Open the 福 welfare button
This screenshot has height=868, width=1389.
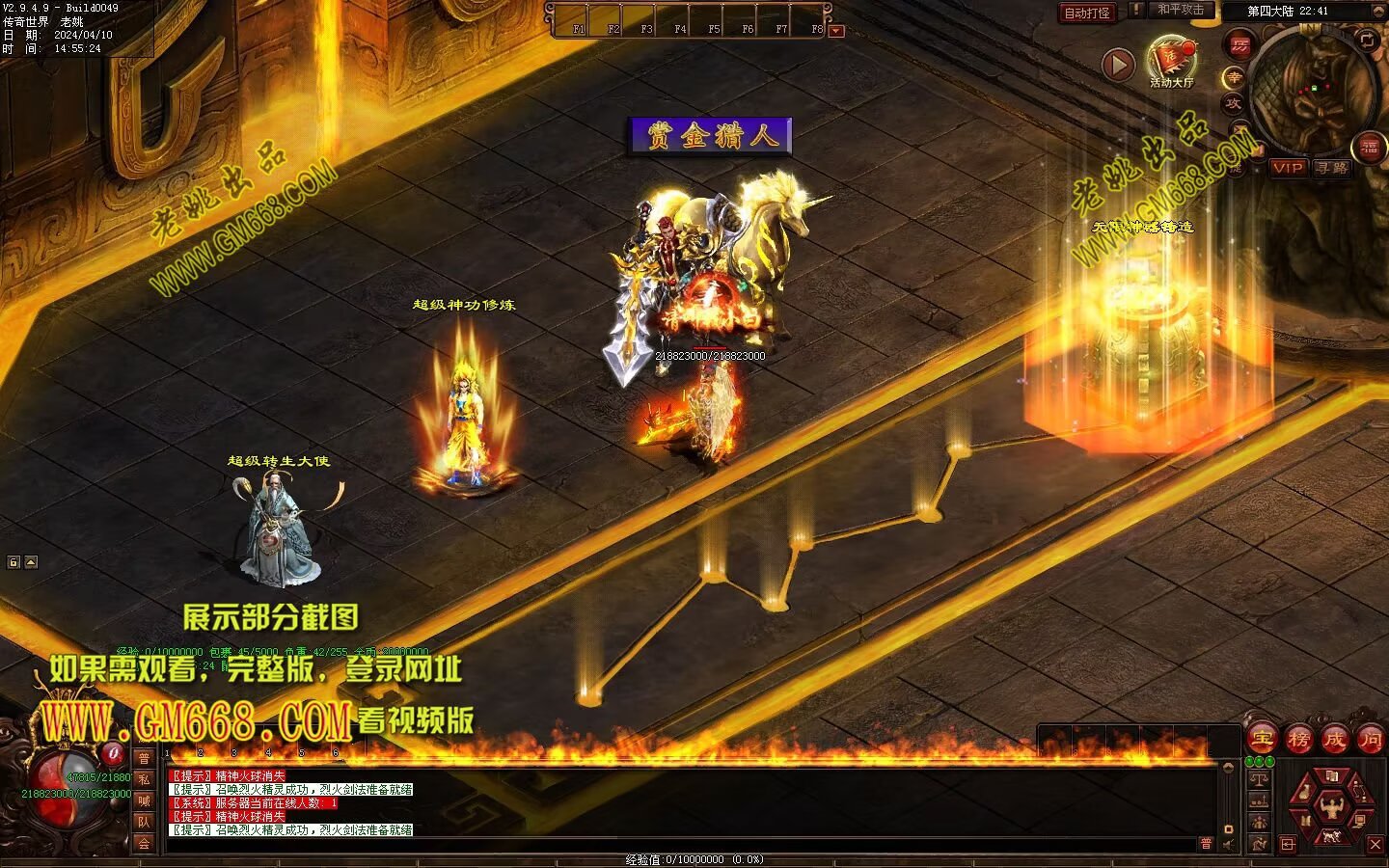coord(1370,147)
